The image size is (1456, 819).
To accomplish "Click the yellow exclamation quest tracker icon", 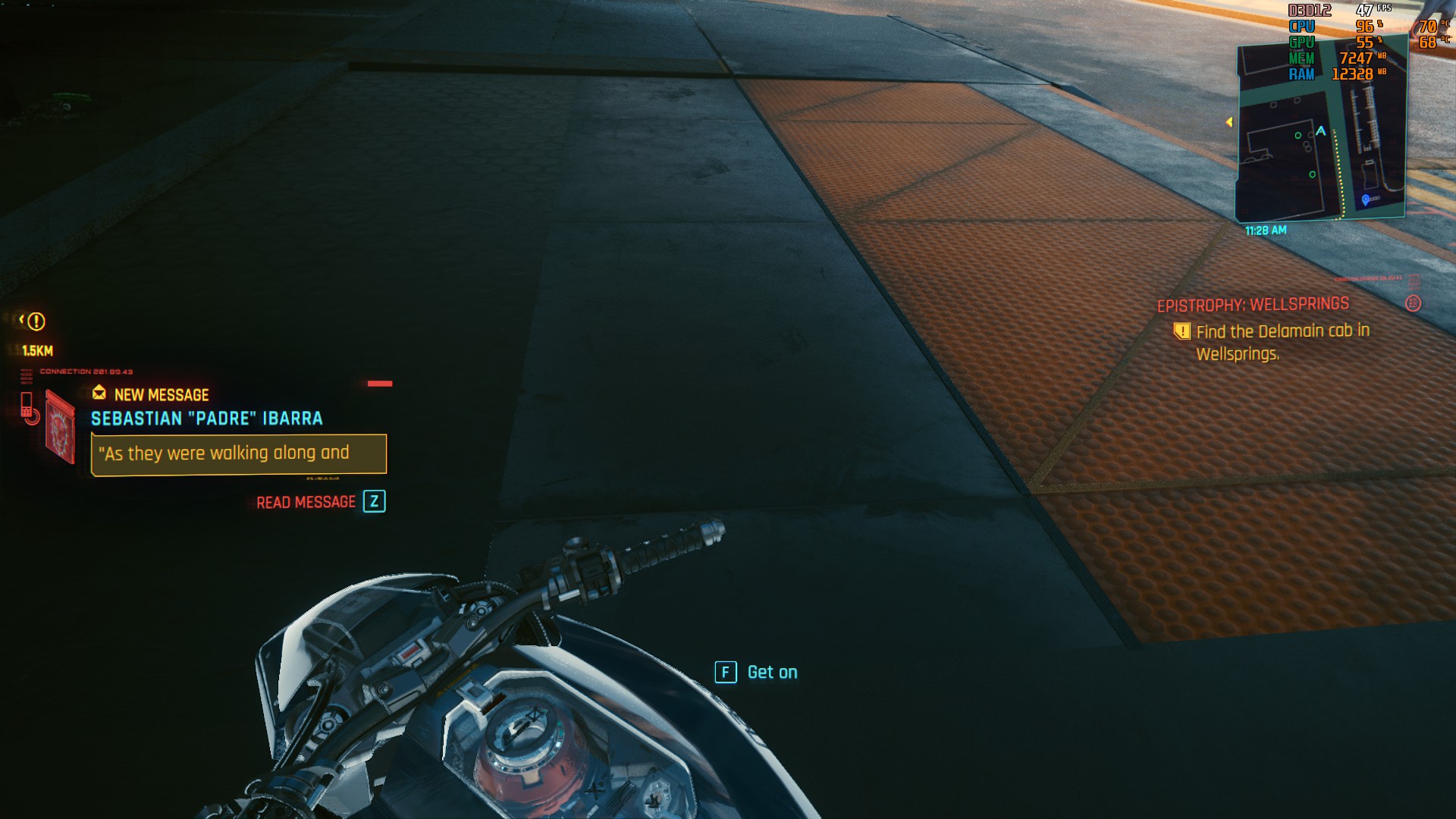I will click(36, 323).
